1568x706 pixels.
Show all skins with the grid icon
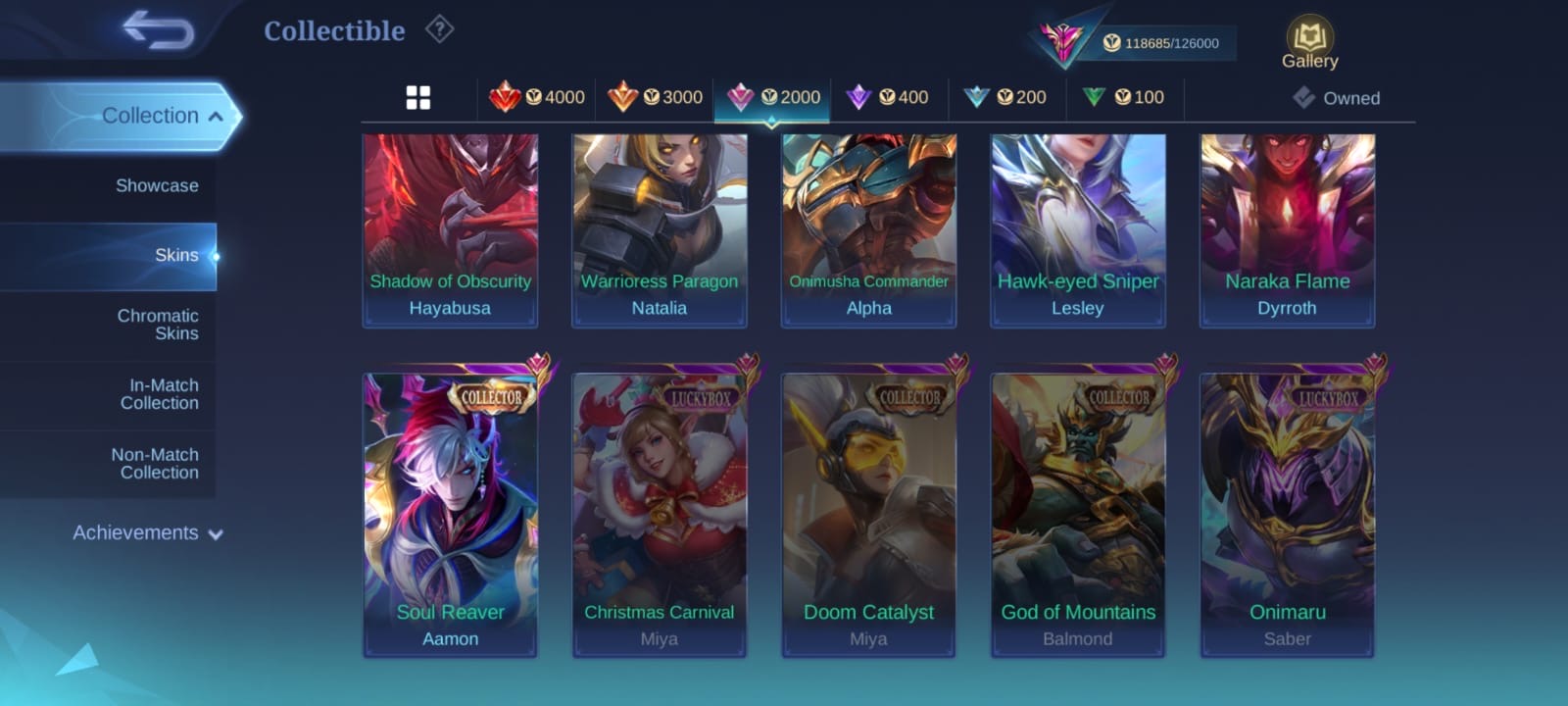point(418,98)
